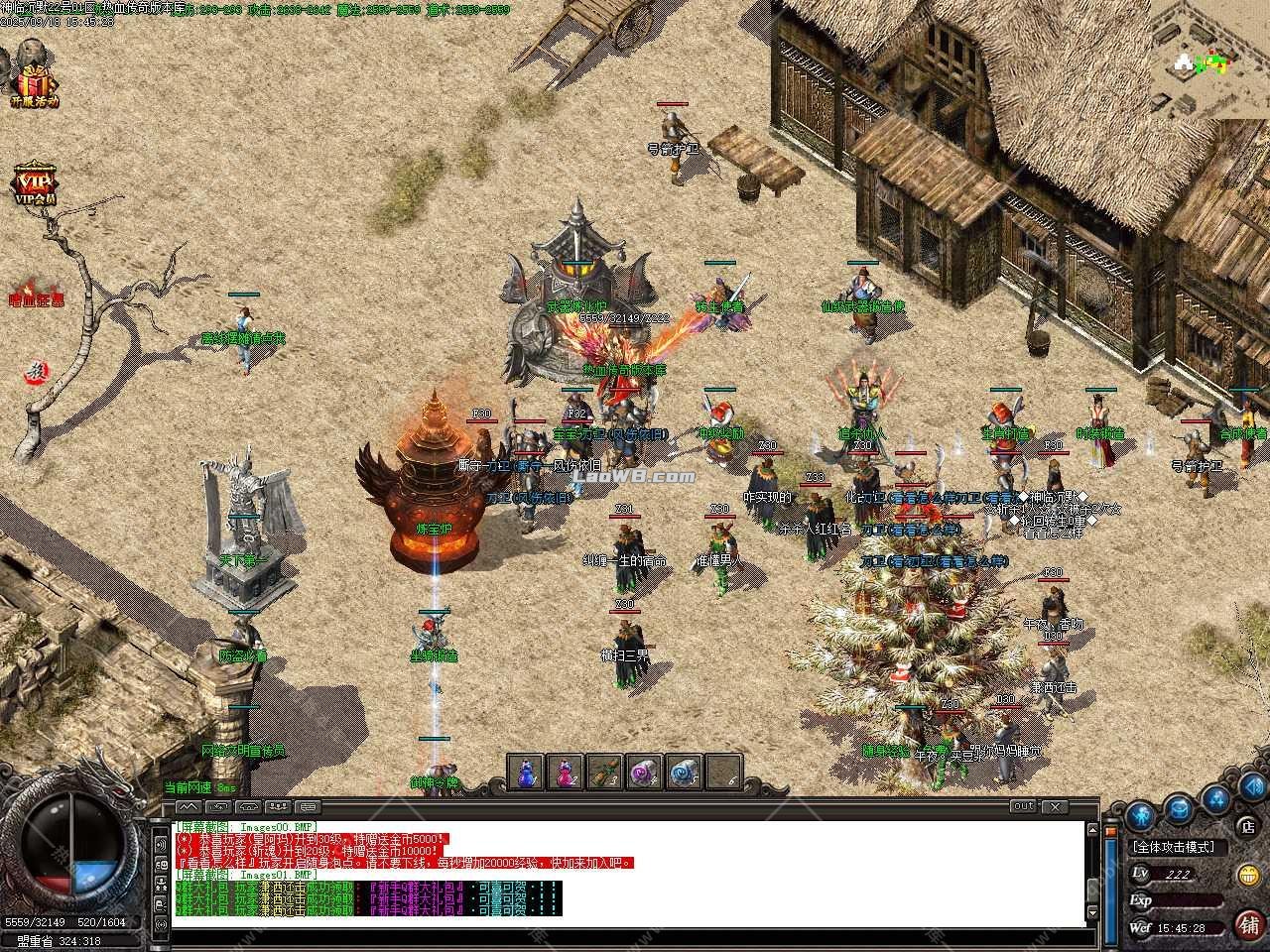Screen dimensions: 1270x952
Task: Use the blue scroll in hotbar slot 5
Action: coord(682,772)
